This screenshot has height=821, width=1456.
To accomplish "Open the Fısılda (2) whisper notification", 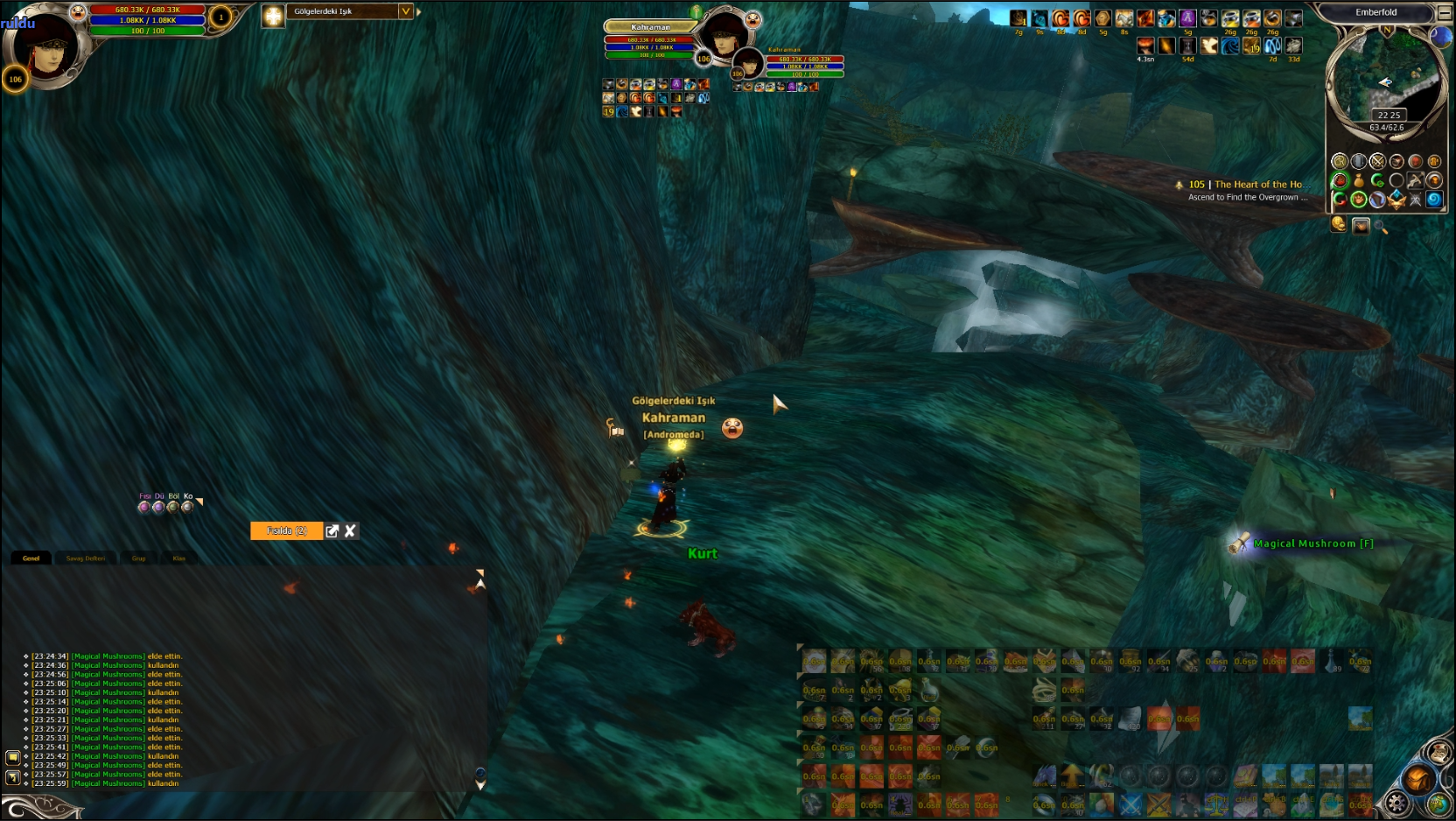I will tap(287, 531).
